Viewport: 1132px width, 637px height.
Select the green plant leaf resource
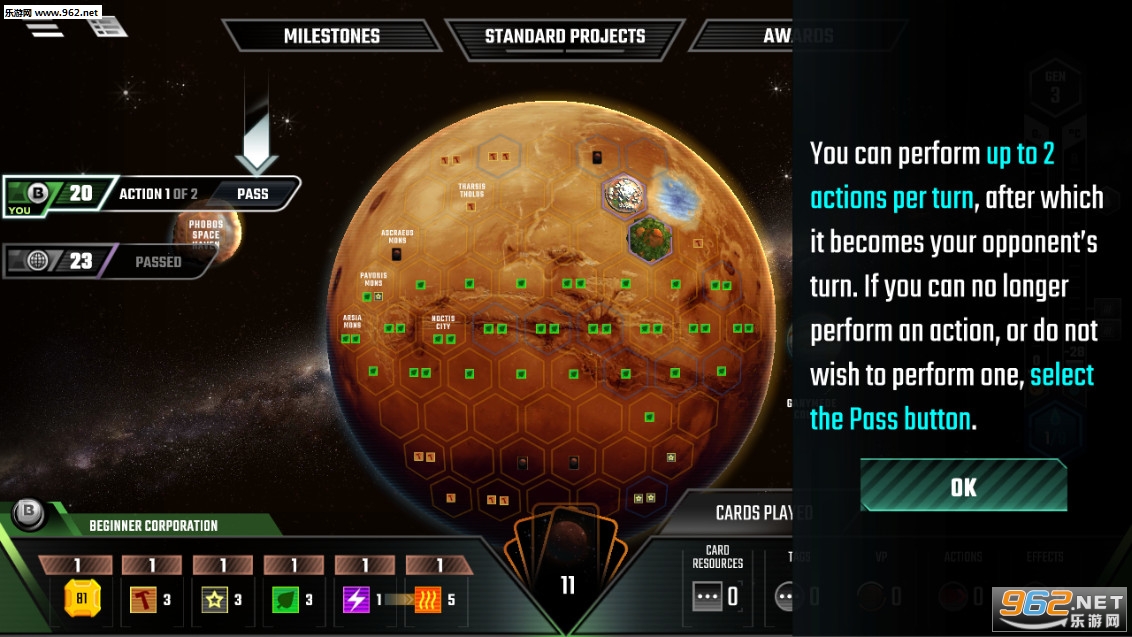(286, 599)
